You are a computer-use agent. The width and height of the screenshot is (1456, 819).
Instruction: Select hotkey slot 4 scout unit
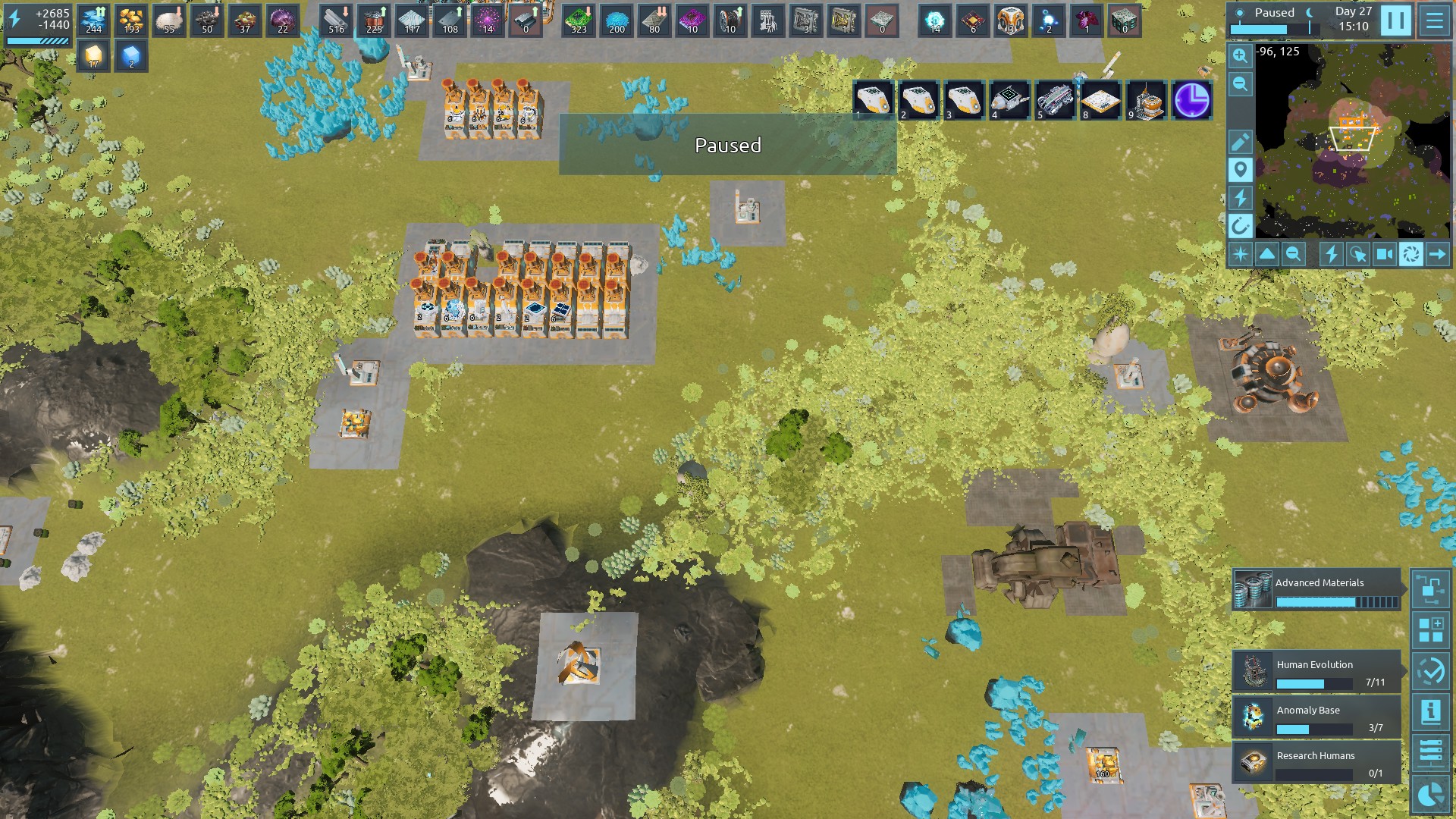pyautogui.click(x=1009, y=100)
